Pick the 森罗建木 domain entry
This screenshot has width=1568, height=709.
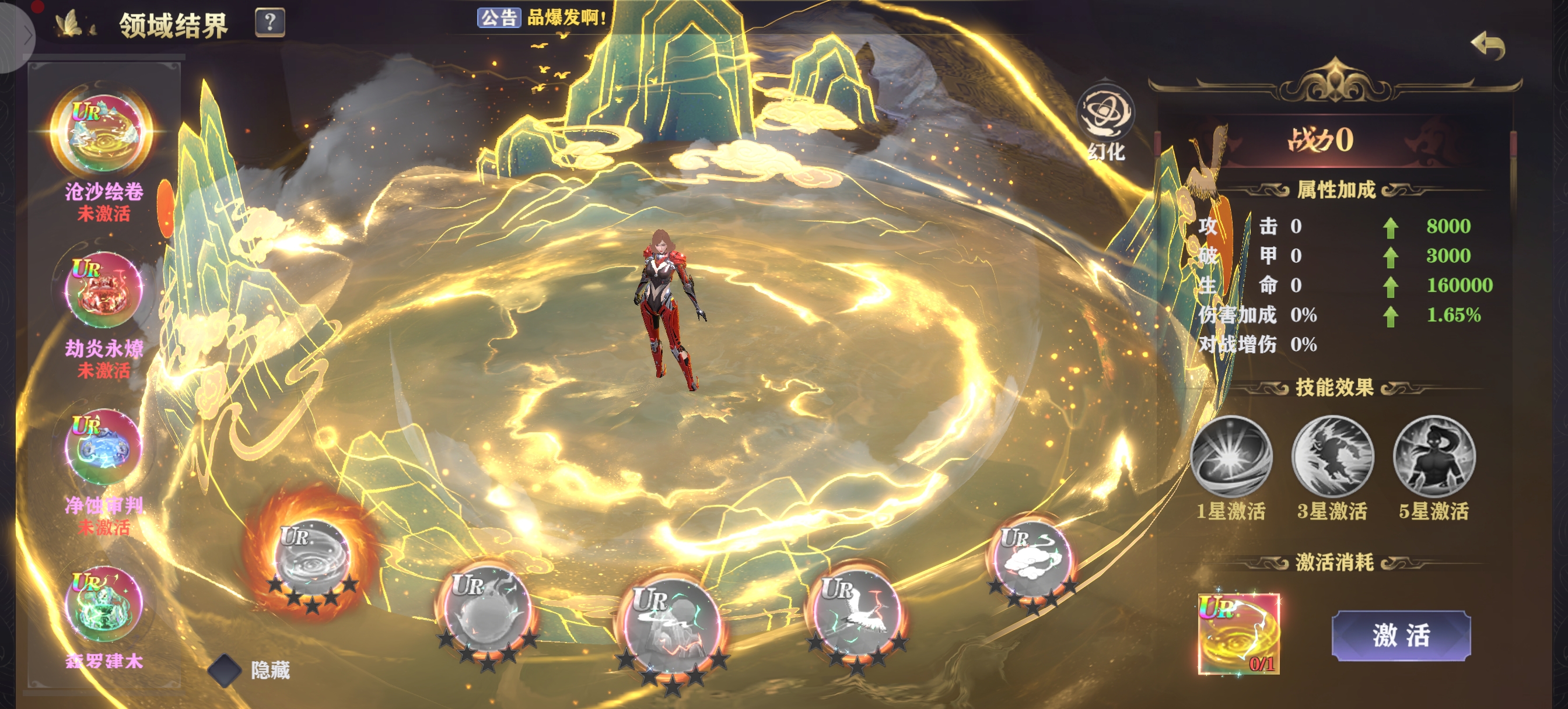point(103,603)
